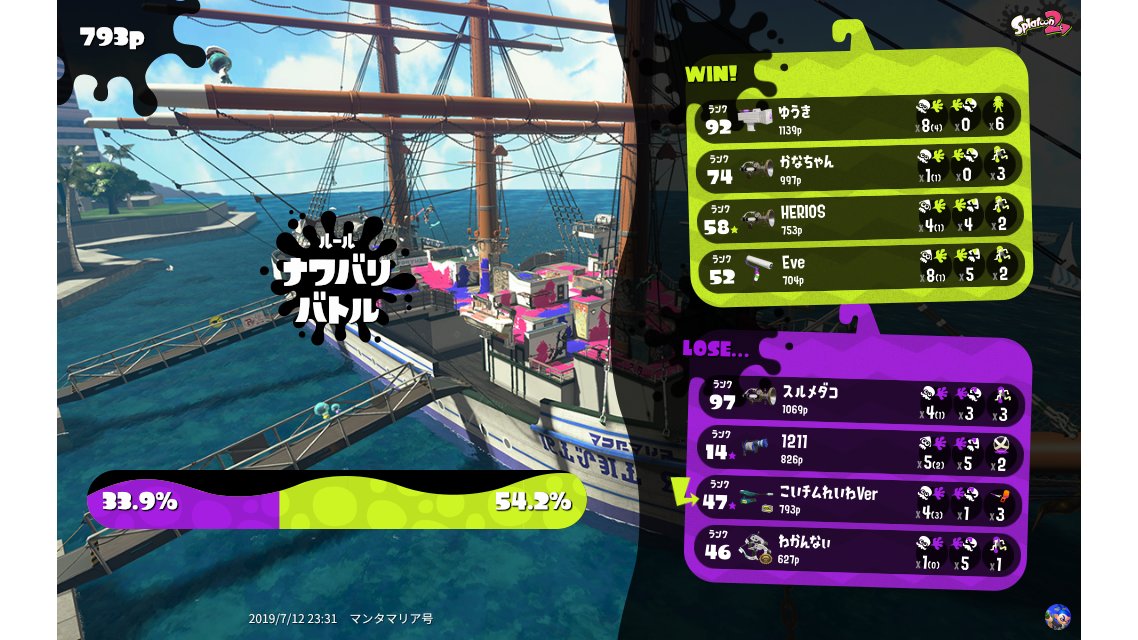The image size is (1138, 640).
Task: Open the round profile avatar icon
Action: (x=1057, y=617)
